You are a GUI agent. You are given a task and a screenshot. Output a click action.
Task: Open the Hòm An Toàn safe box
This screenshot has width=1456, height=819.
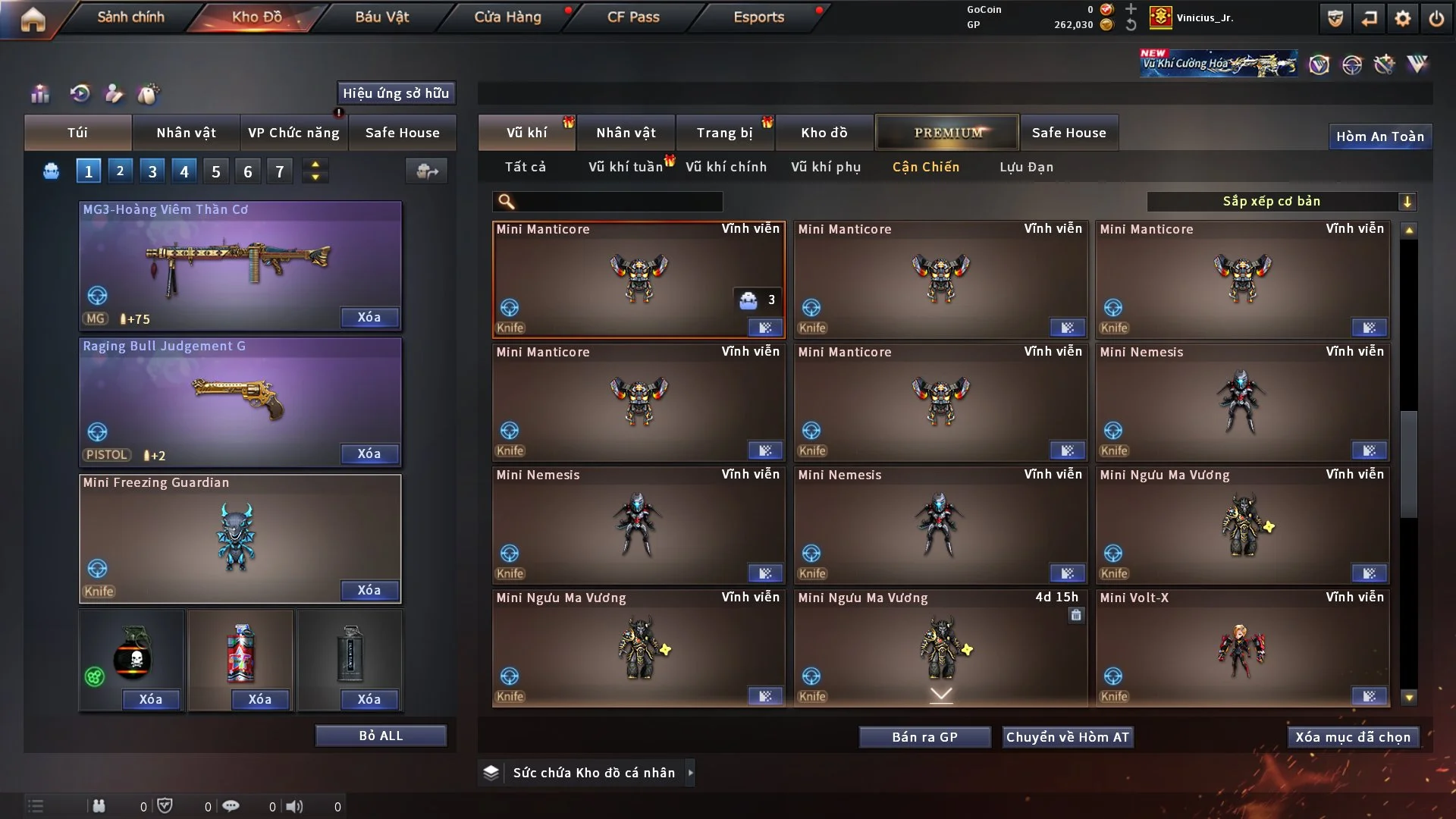[x=1379, y=136]
